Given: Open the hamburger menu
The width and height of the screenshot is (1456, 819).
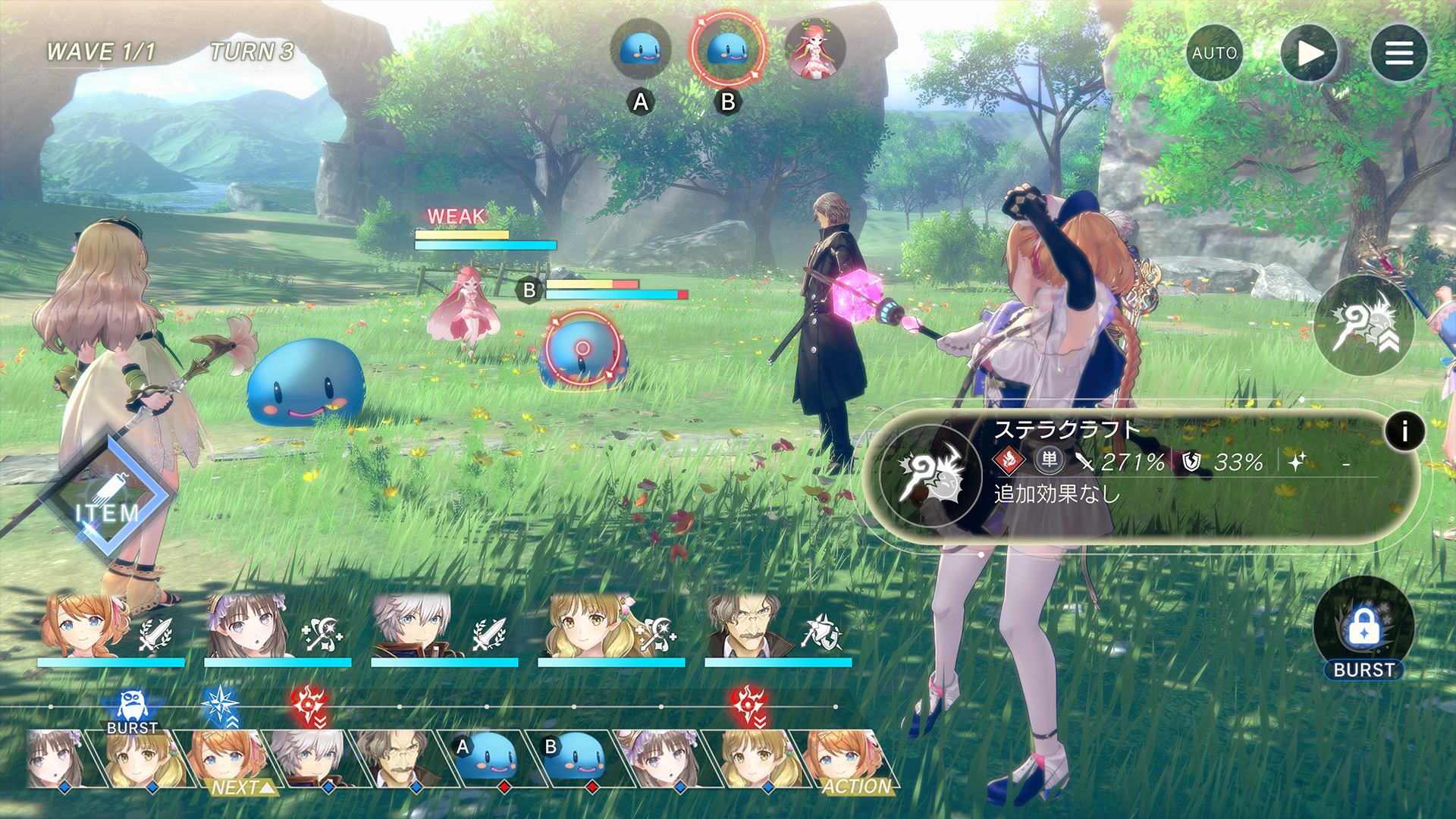Looking at the screenshot, I should coord(1398,53).
